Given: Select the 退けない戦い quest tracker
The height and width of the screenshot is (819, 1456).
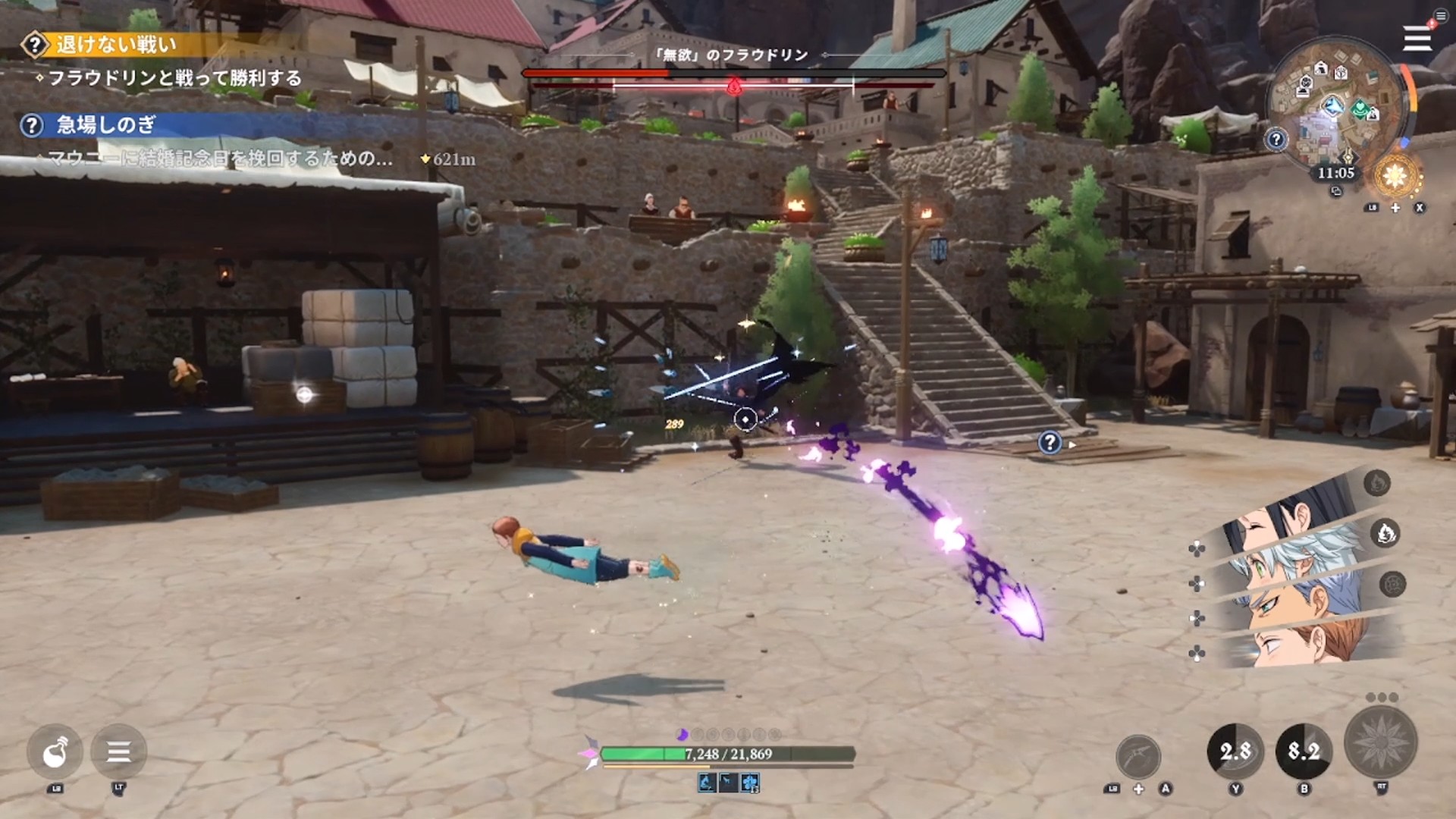Looking at the screenshot, I should [114, 45].
